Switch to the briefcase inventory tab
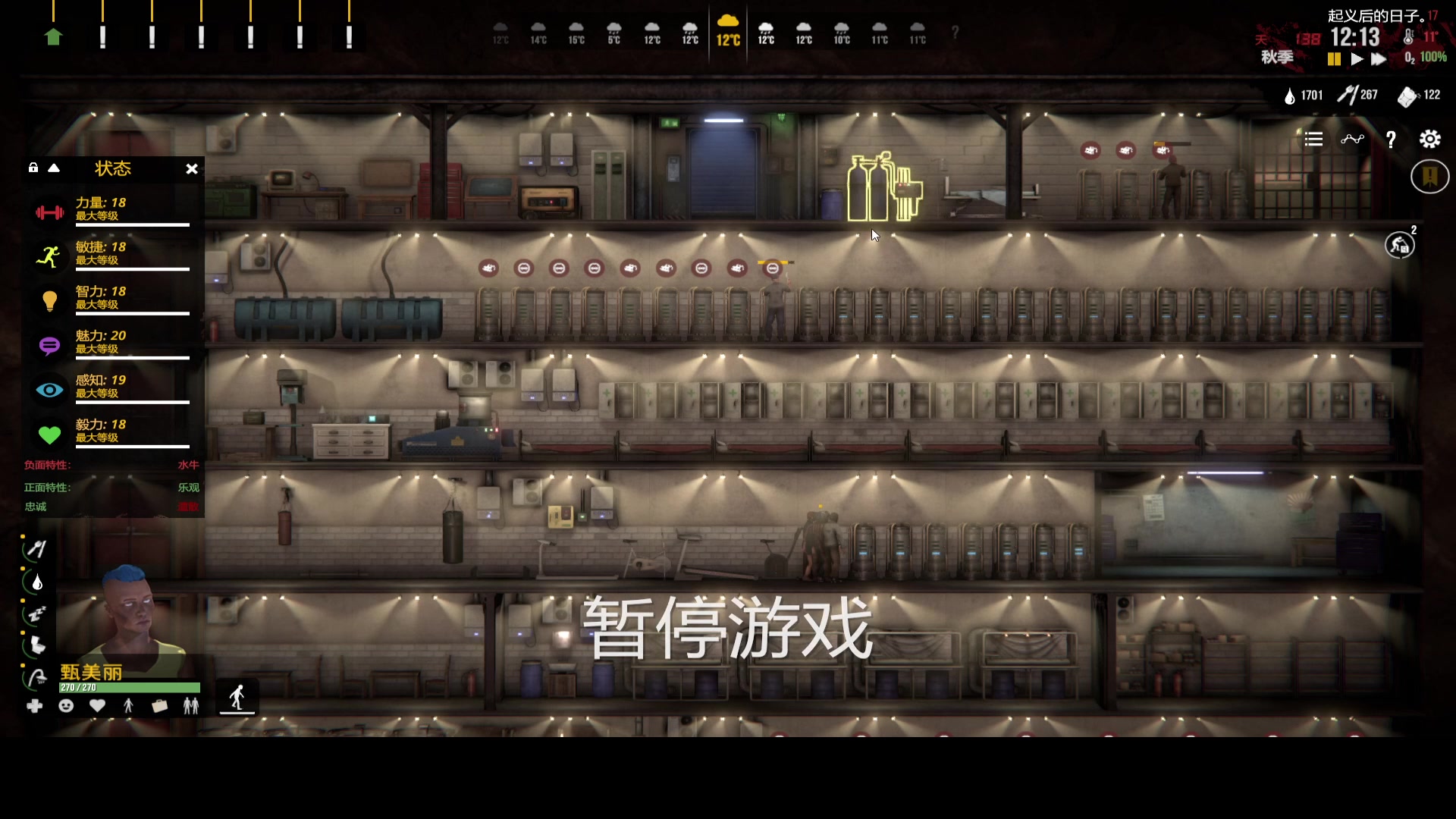Viewport: 1456px width, 819px height. tap(159, 706)
